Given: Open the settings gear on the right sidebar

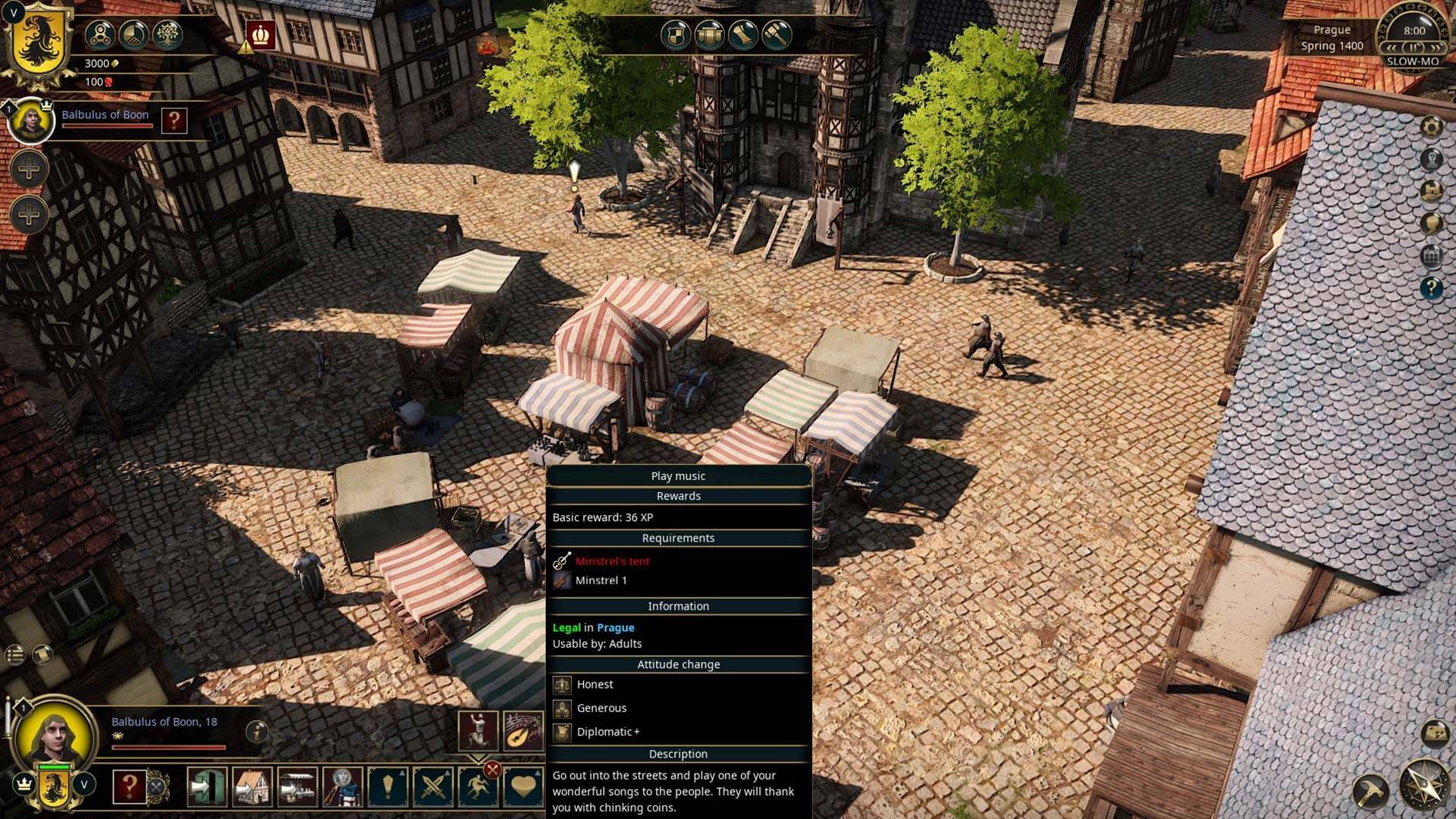Looking at the screenshot, I should point(1432,127).
